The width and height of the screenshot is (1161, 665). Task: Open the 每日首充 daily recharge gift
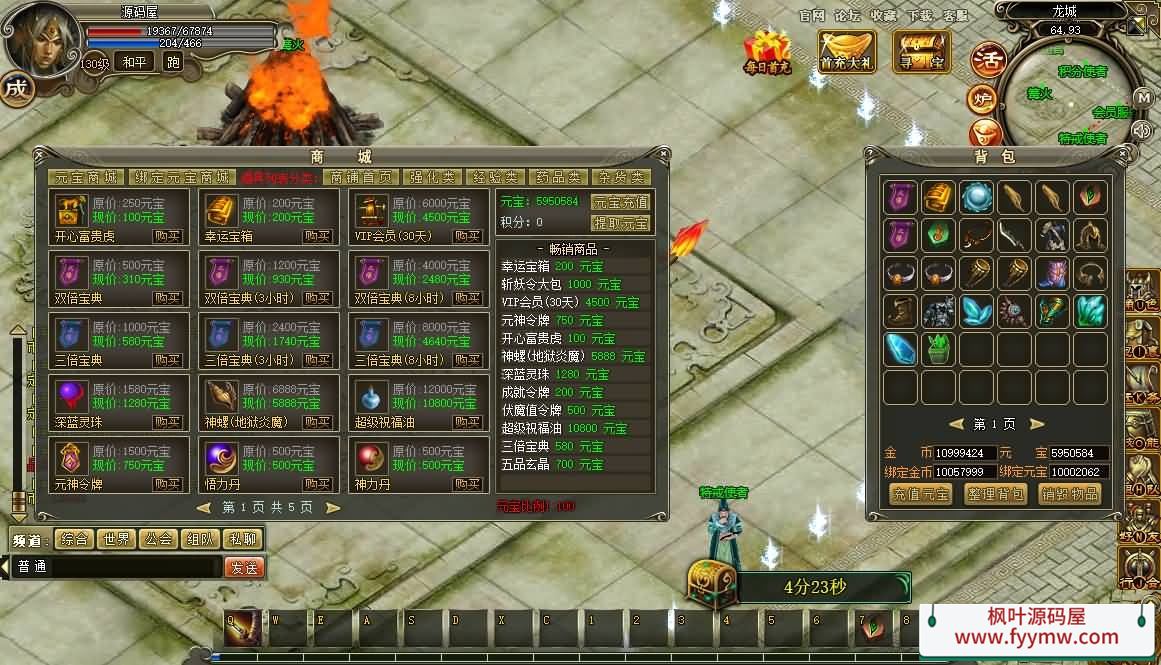[767, 52]
